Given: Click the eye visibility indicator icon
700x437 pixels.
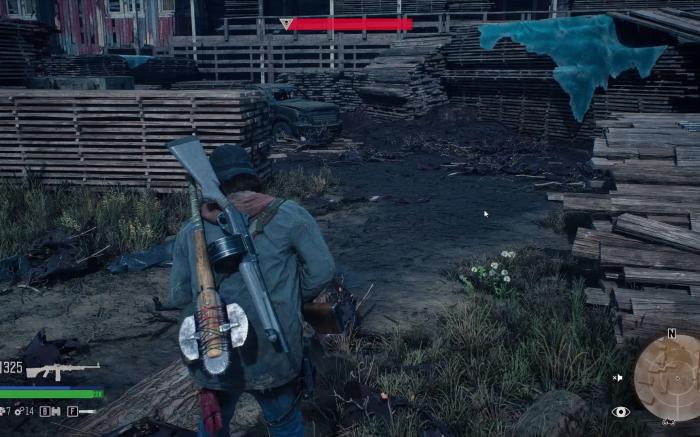Looking at the screenshot, I should [x=621, y=411].
